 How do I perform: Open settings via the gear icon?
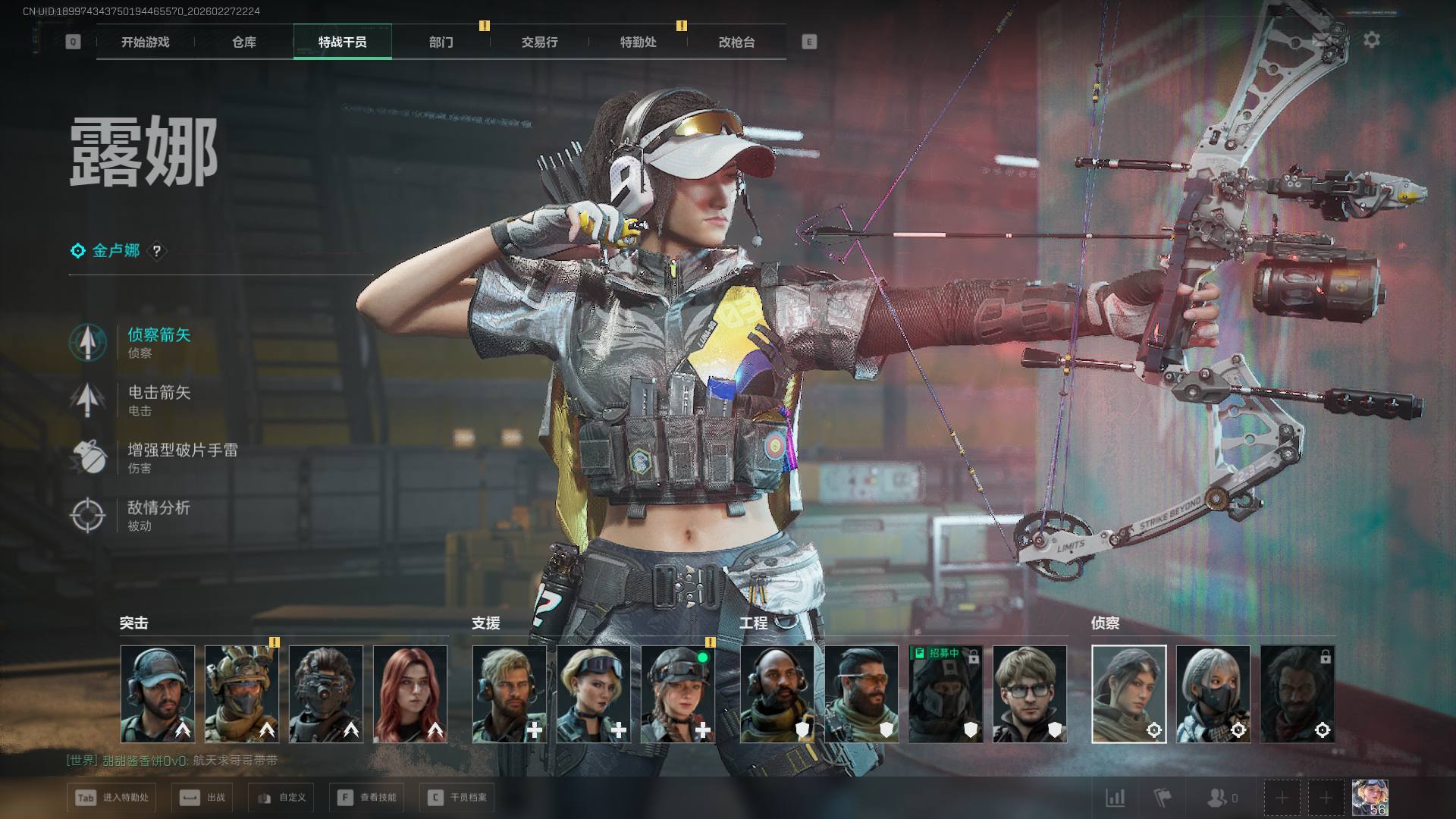point(1371,39)
